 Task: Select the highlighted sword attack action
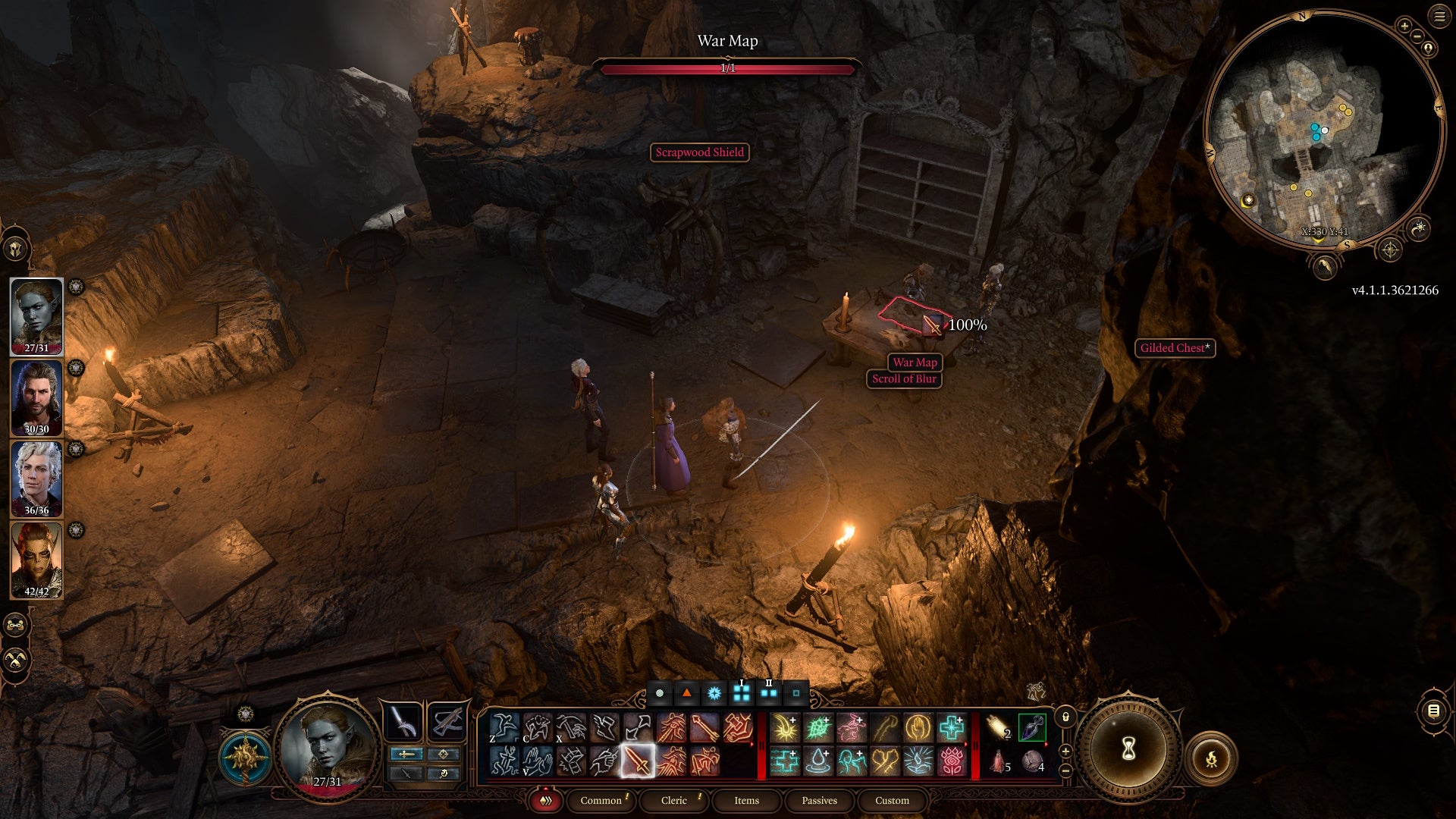[x=638, y=761]
